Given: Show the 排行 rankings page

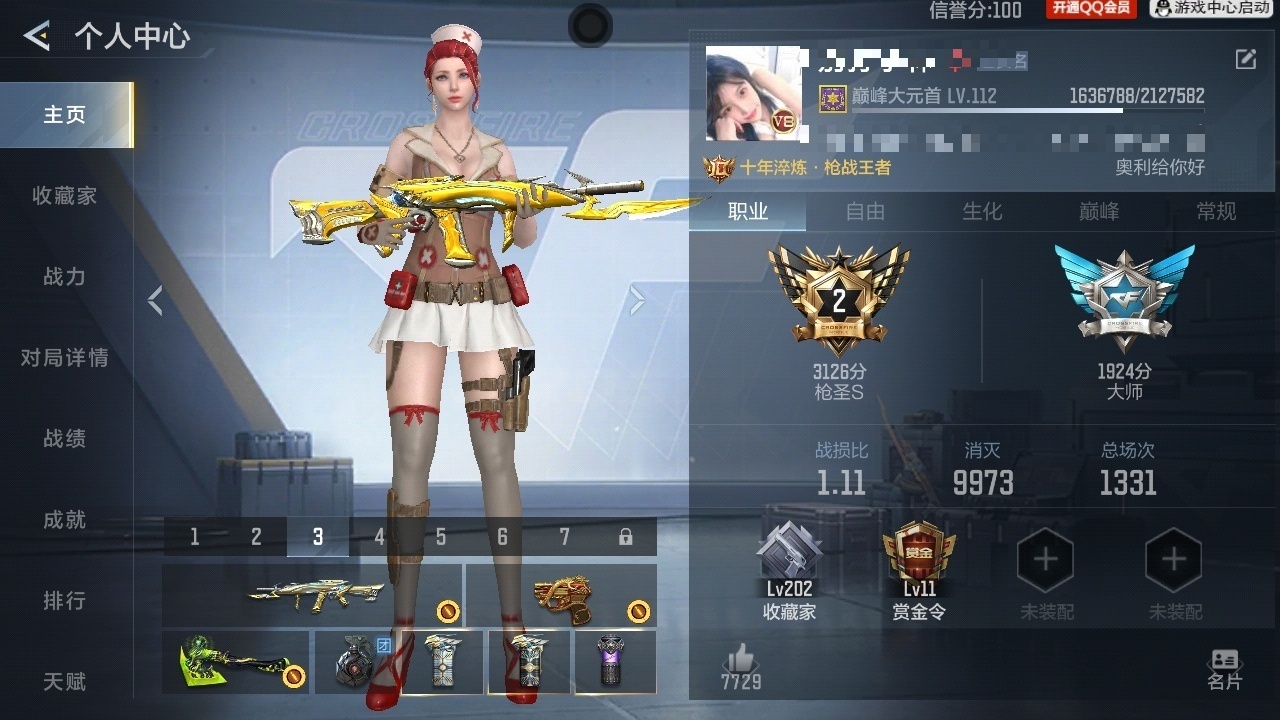Looking at the screenshot, I should [x=65, y=601].
